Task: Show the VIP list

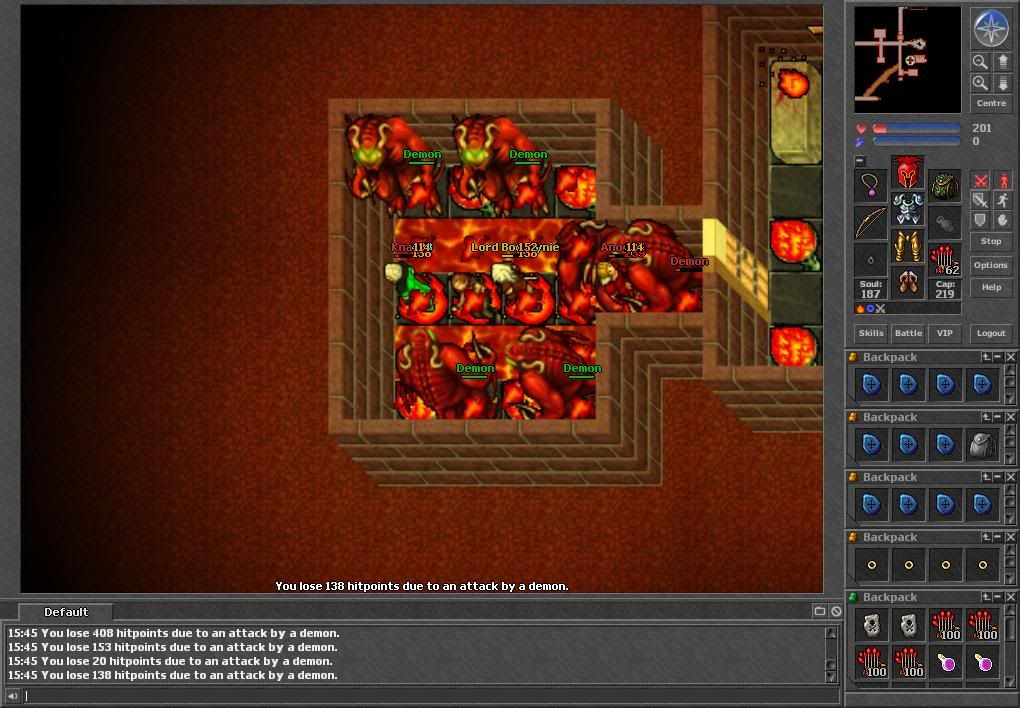Action: [x=943, y=333]
